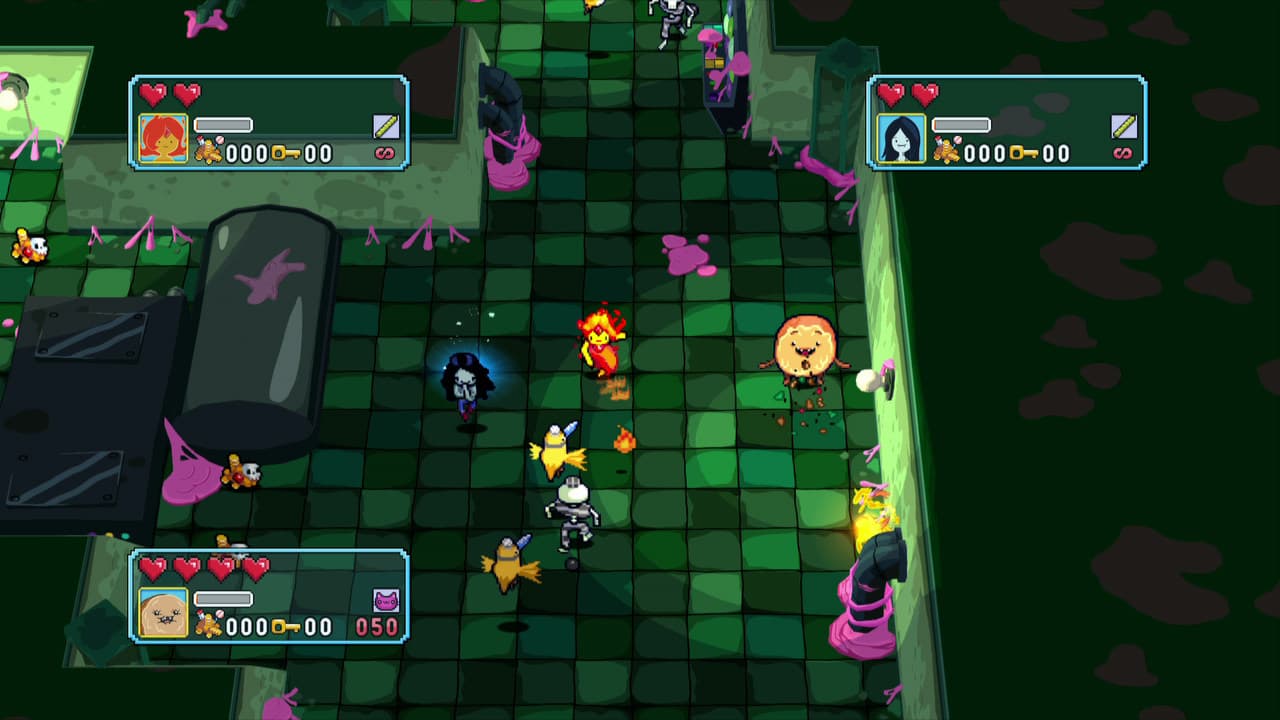Select Marceline's character portrait

pyautogui.click(x=901, y=138)
